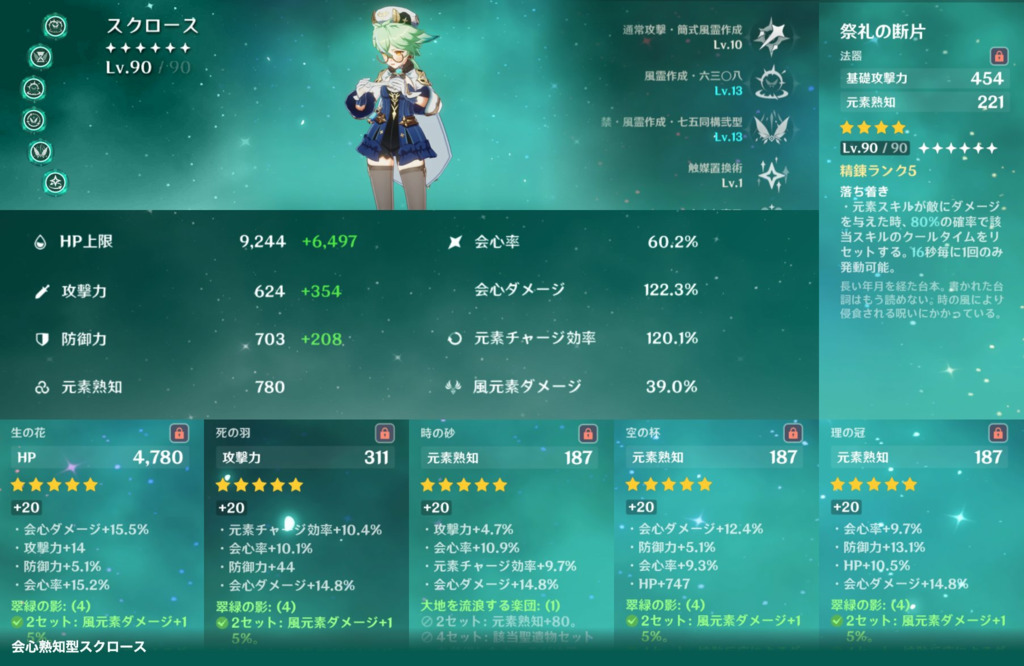This screenshot has width=1024, height=666.
Task: Open the 祭礼の断片 weapon details panel
Action: (x=921, y=200)
